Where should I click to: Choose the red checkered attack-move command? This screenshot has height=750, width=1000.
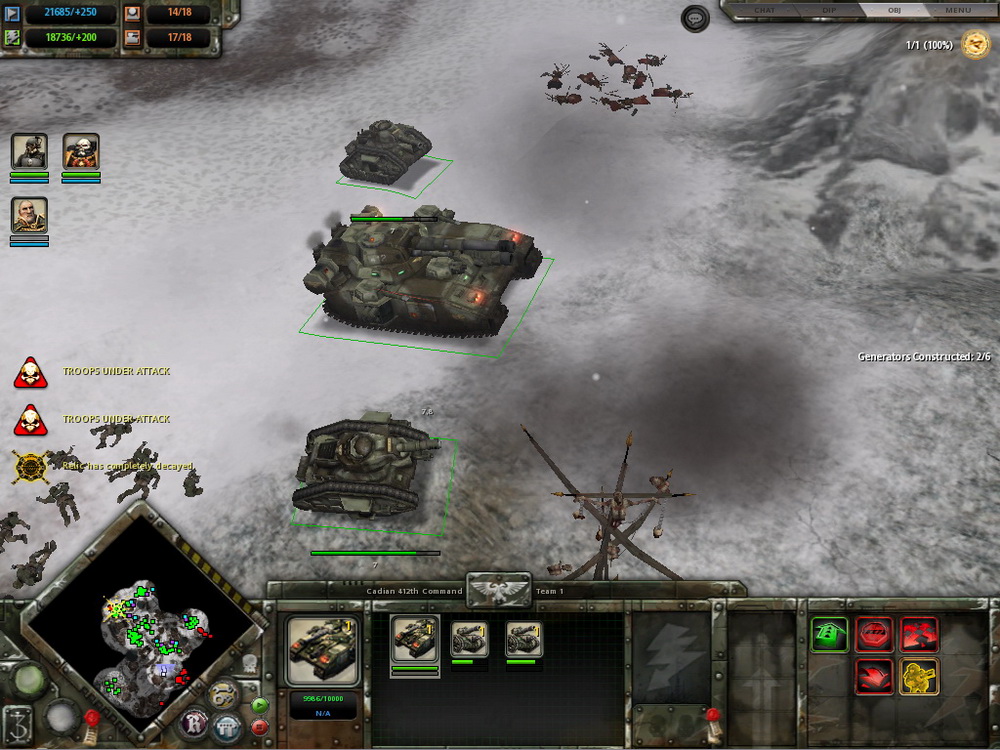[918, 634]
